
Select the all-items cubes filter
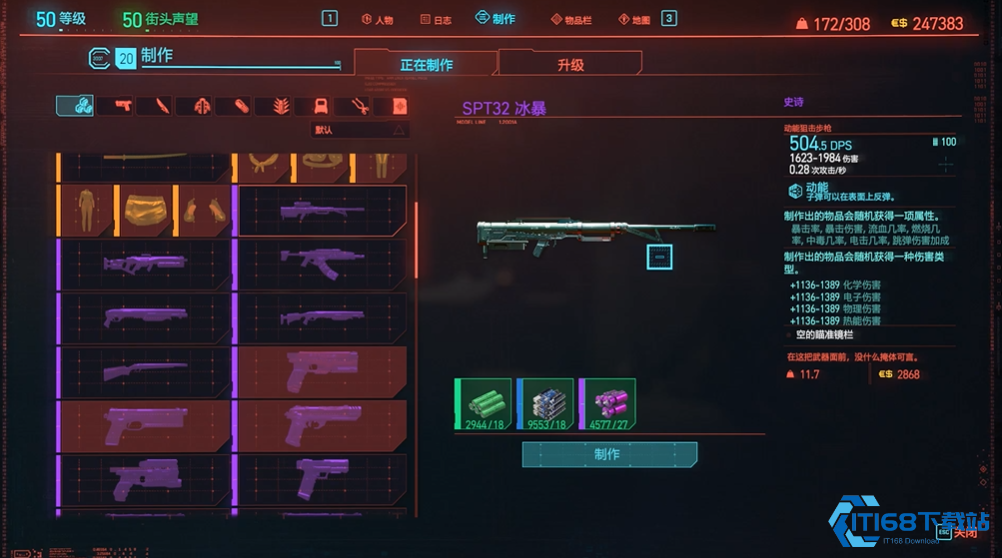pyautogui.click(x=74, y=105)
